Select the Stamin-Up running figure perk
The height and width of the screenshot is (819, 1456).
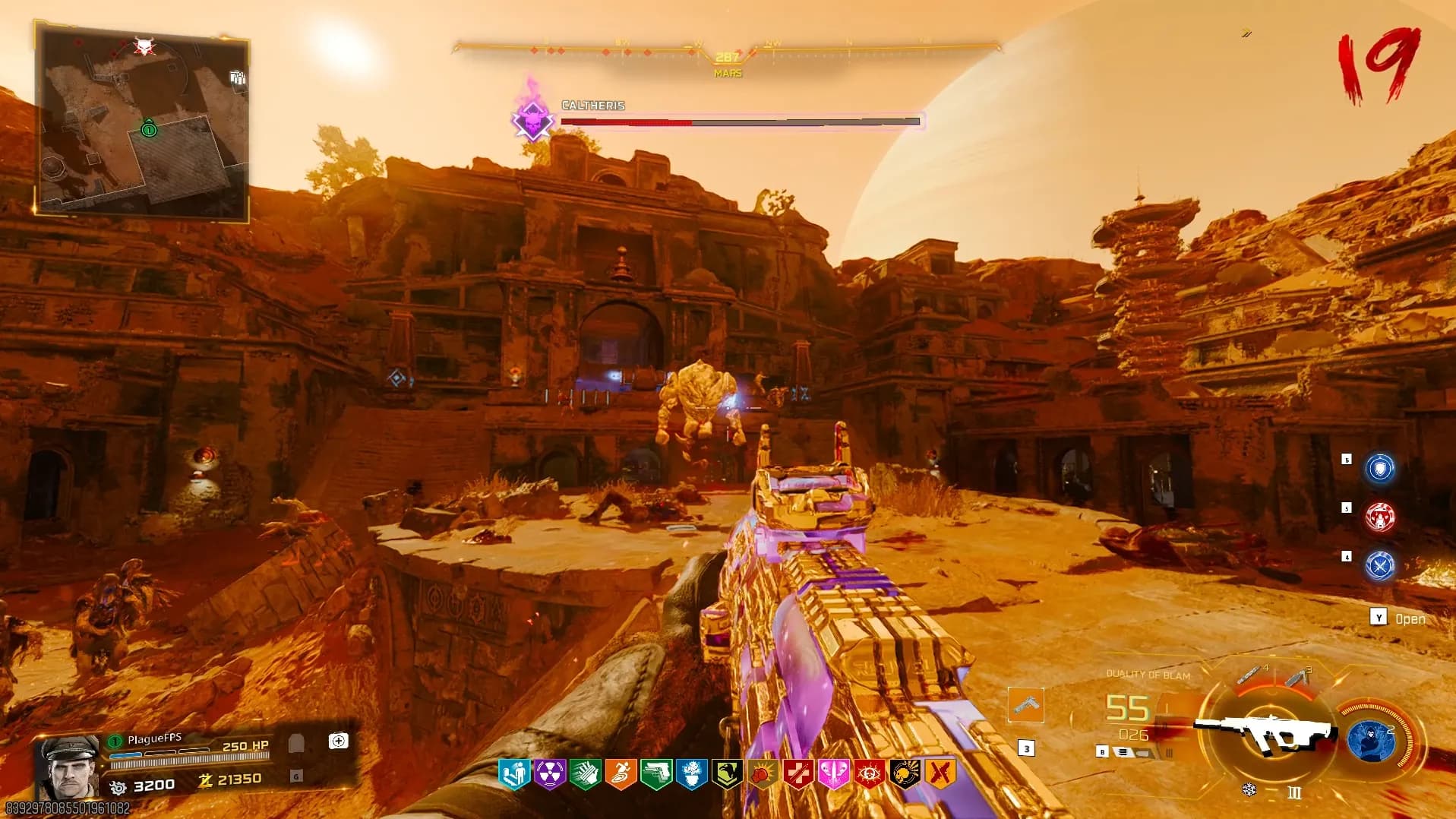620,773
